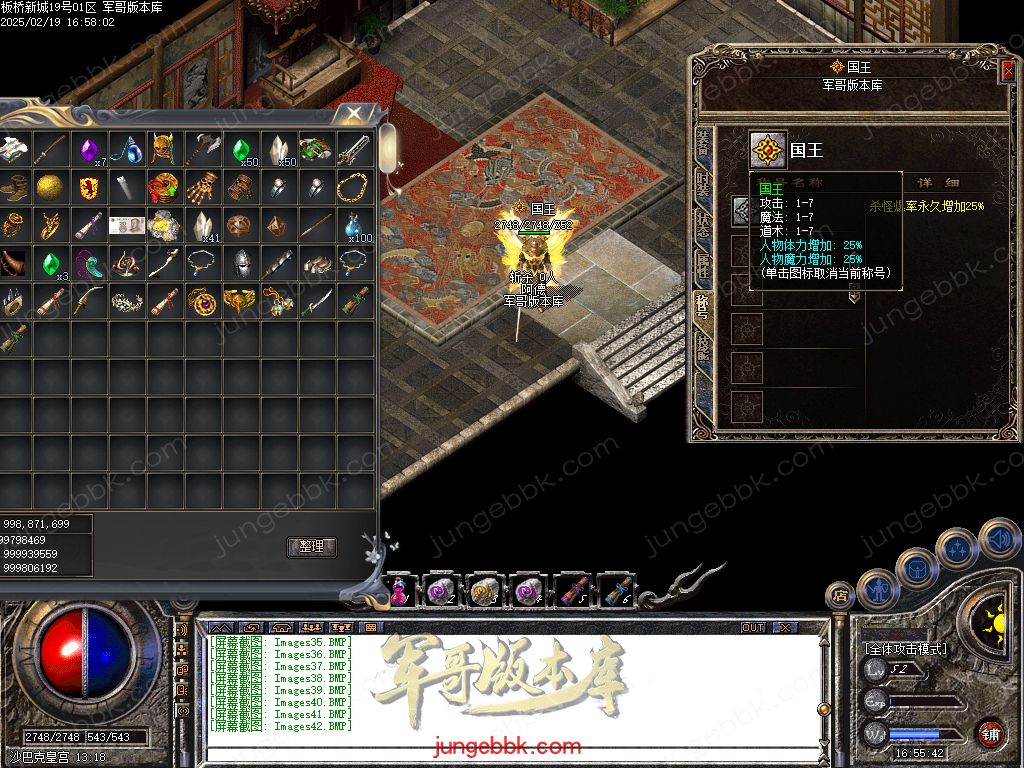Click the 整理 sort button

coord(311,547)
